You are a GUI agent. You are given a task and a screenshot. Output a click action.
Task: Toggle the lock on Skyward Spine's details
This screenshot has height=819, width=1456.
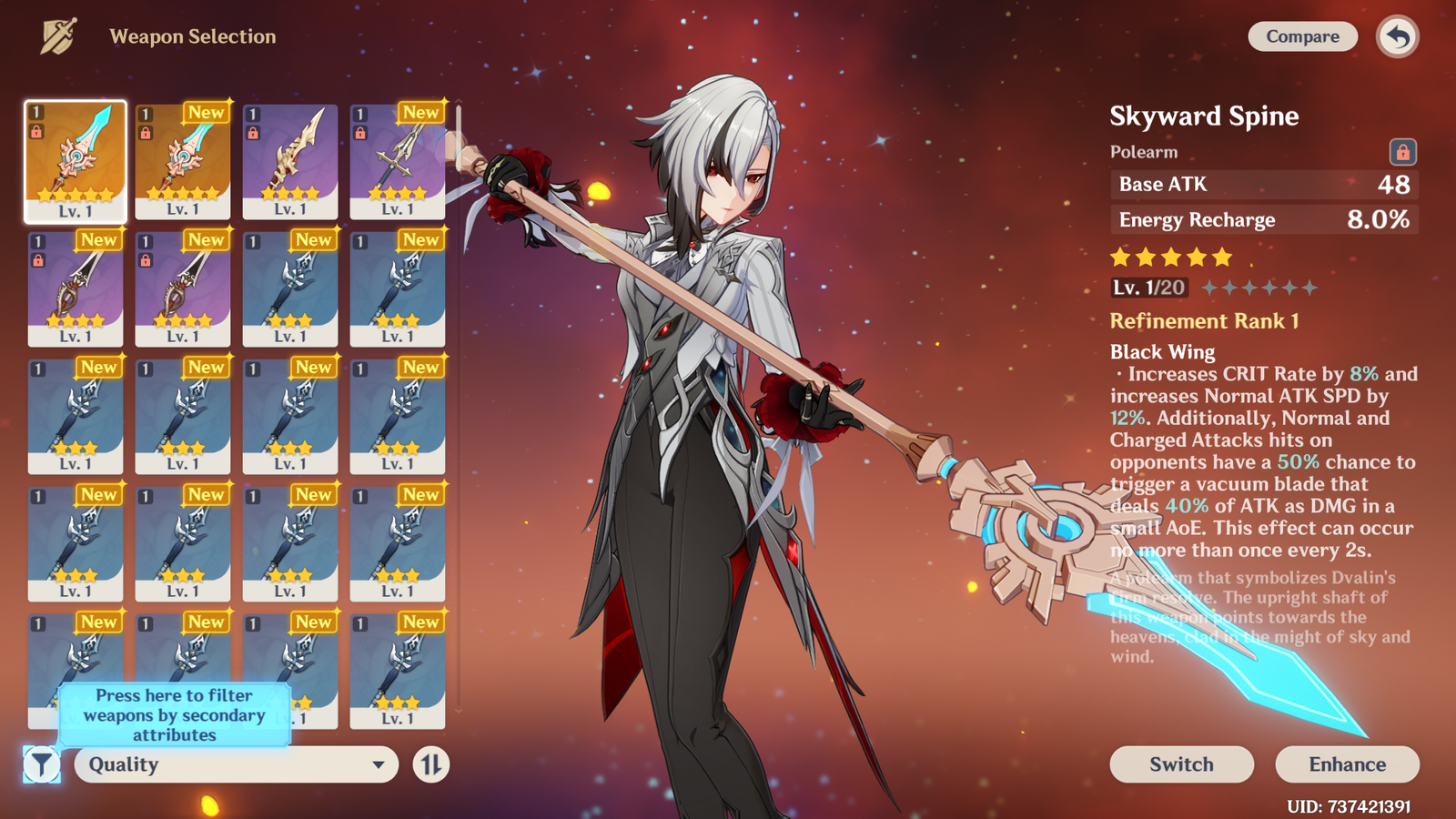coord(1402,151)
